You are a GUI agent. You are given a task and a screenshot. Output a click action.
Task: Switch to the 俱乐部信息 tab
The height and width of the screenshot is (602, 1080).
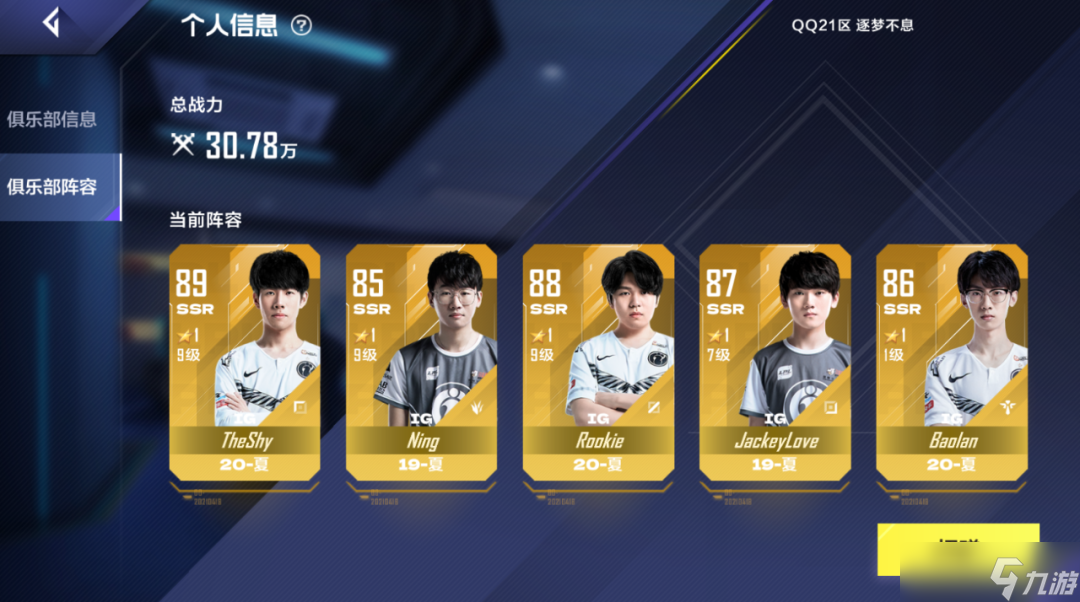pyautogui.click(x=52, y=119)
